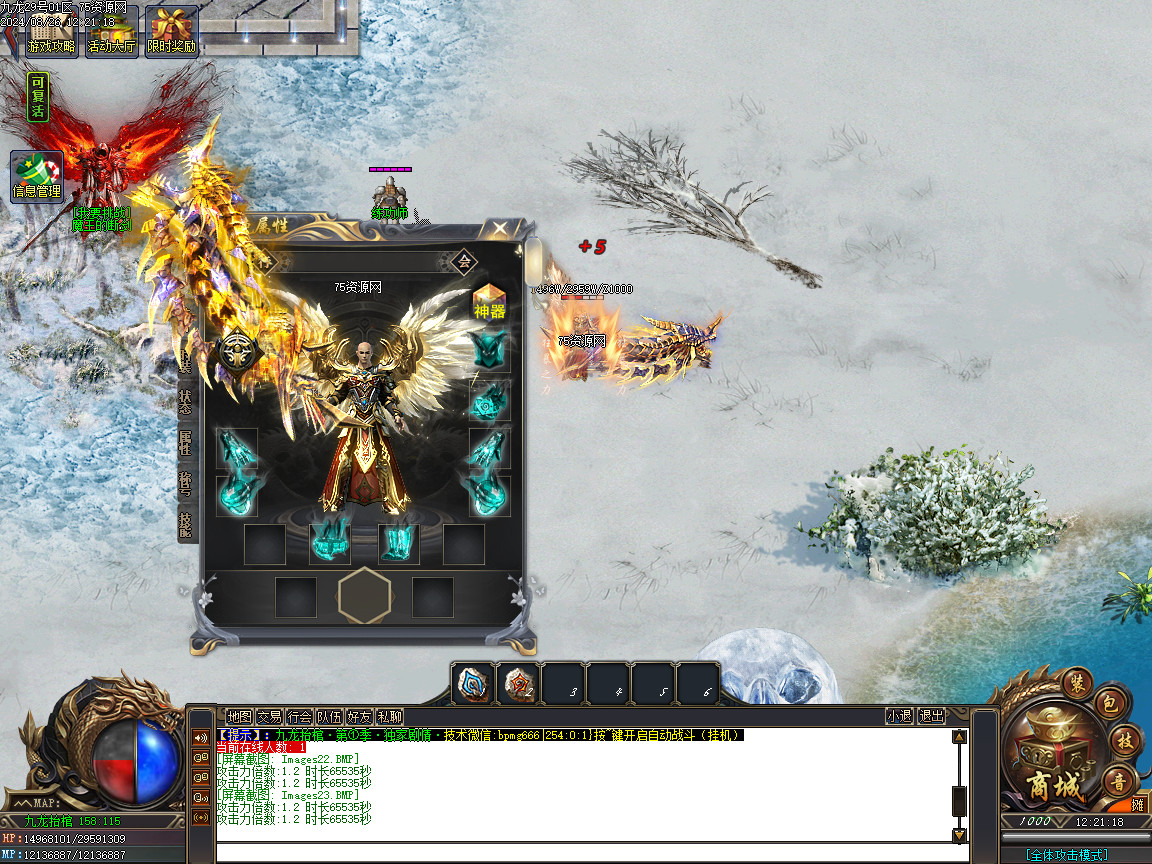Viewport: 1152px width, 864px height.
Task: Open the 交易 trade button
Action: 269,716
